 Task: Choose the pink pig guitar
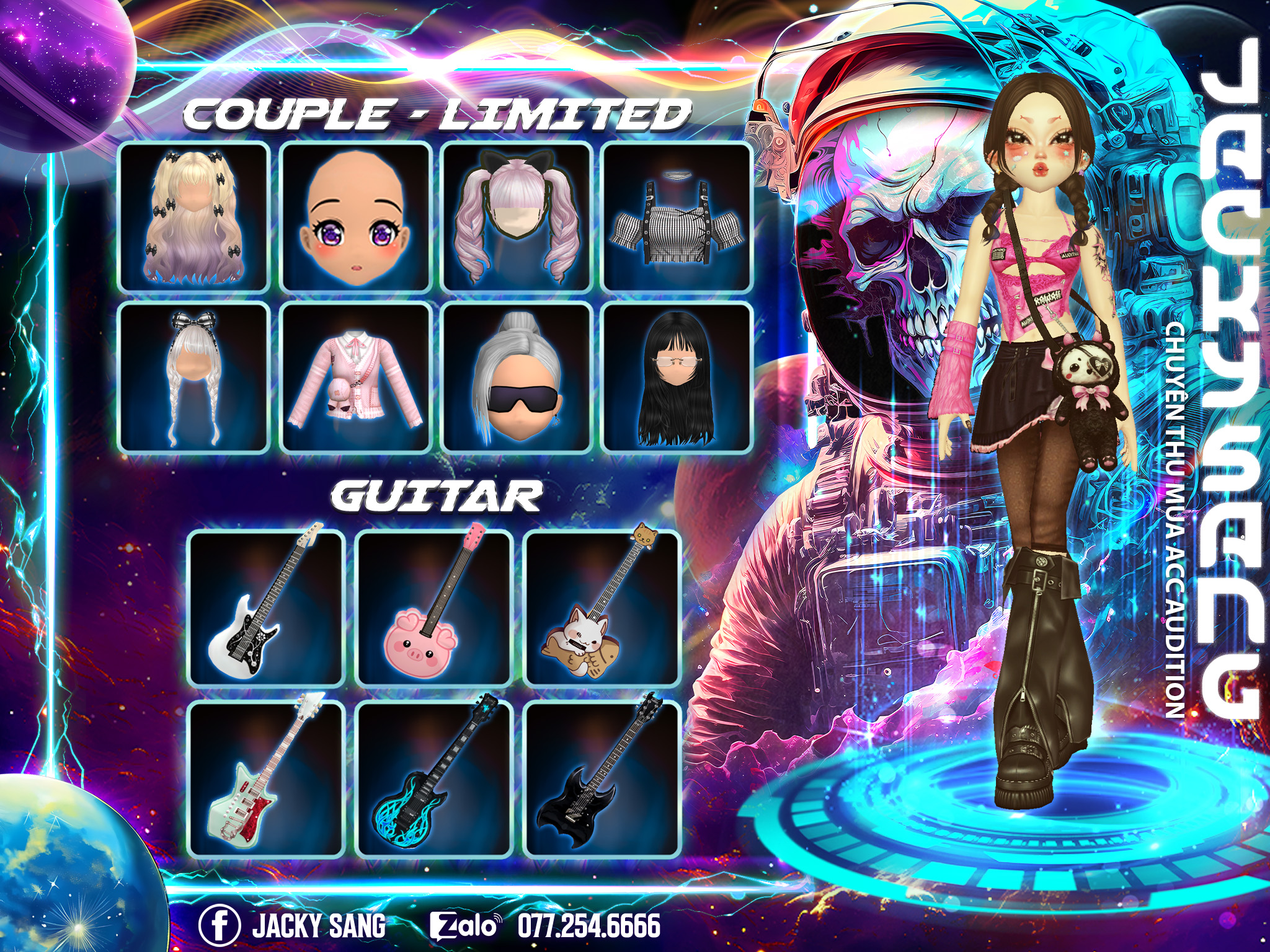click(434, 608)
